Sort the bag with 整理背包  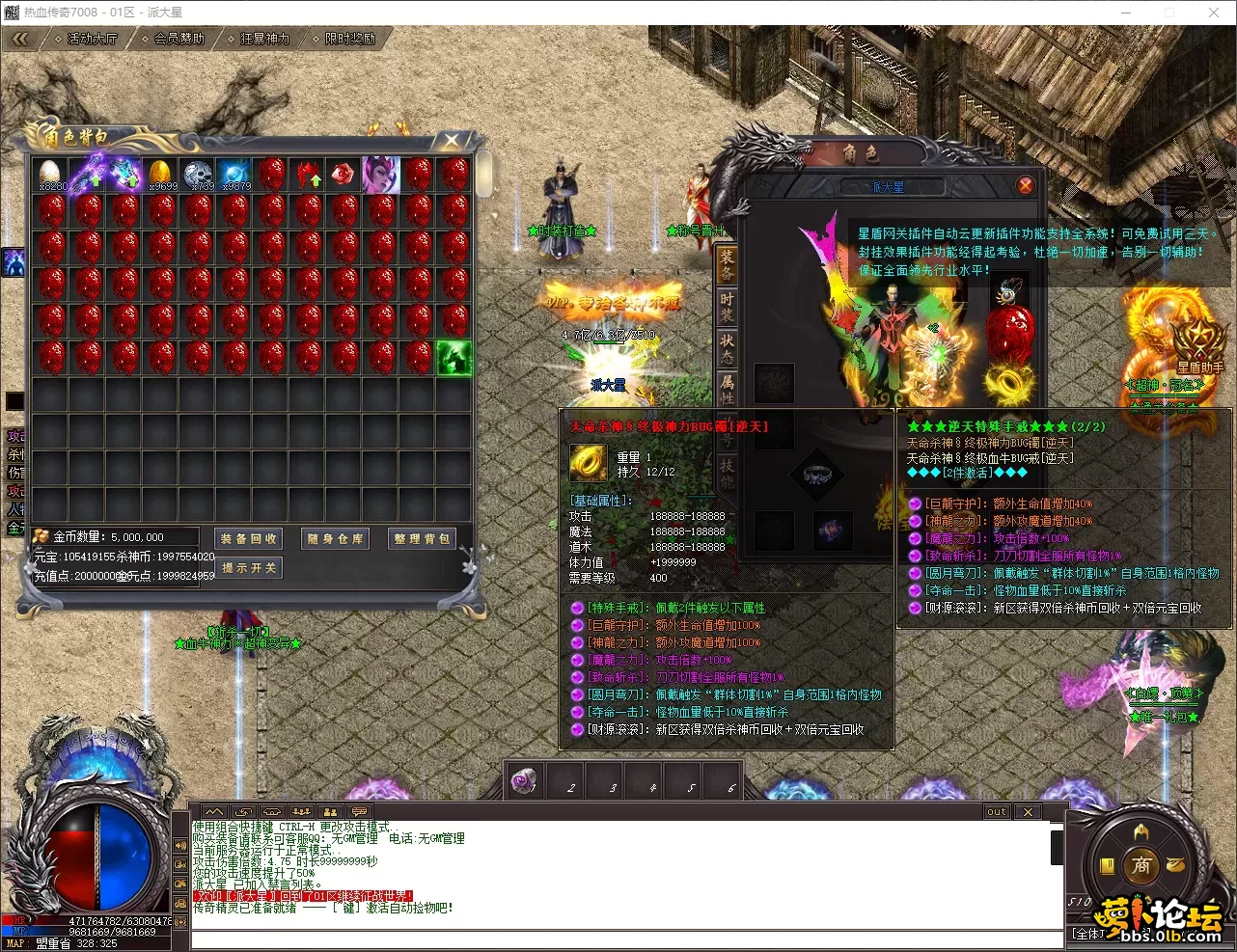[422, 539]
